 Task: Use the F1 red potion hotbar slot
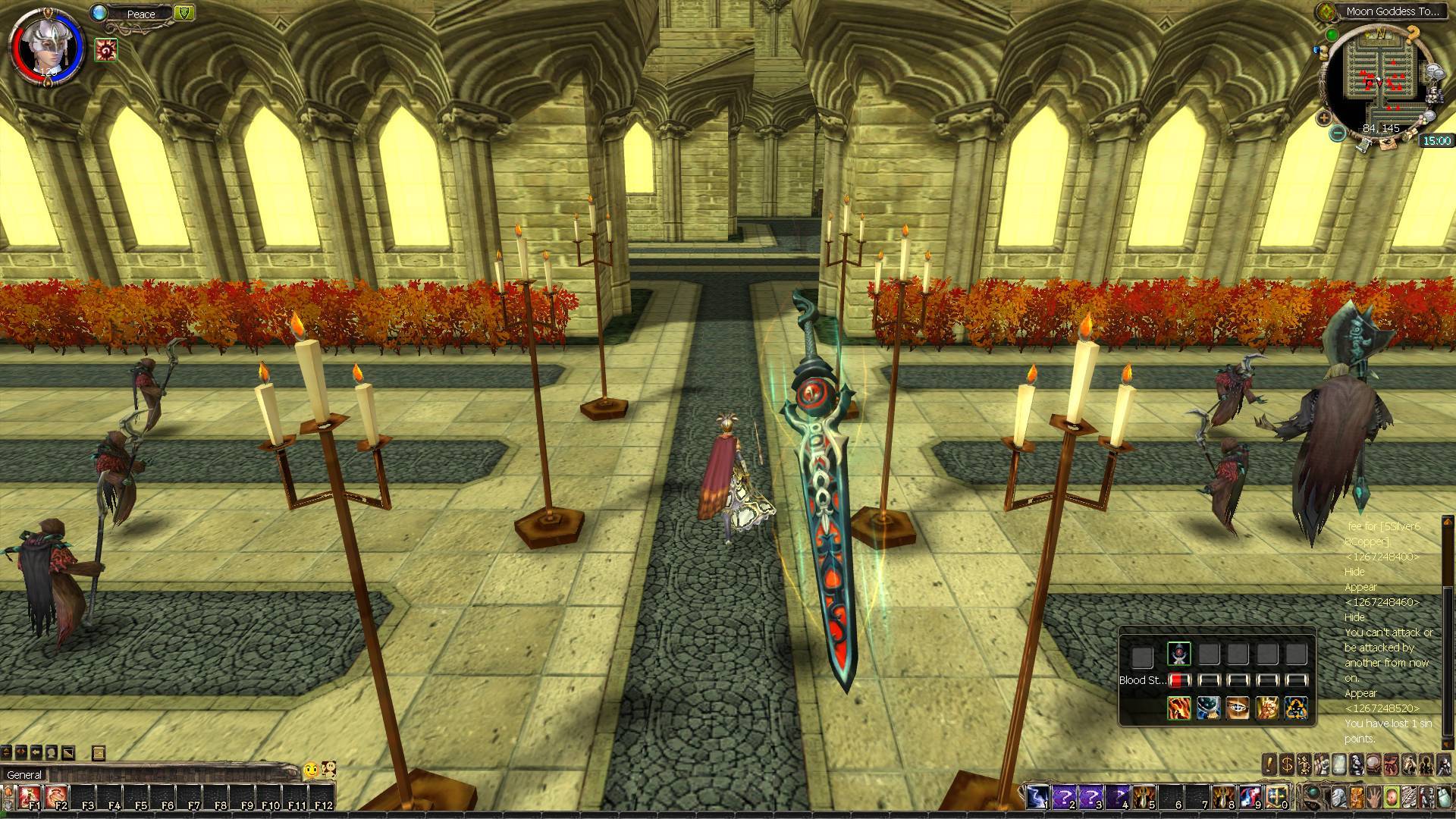(x=31, y=796)
